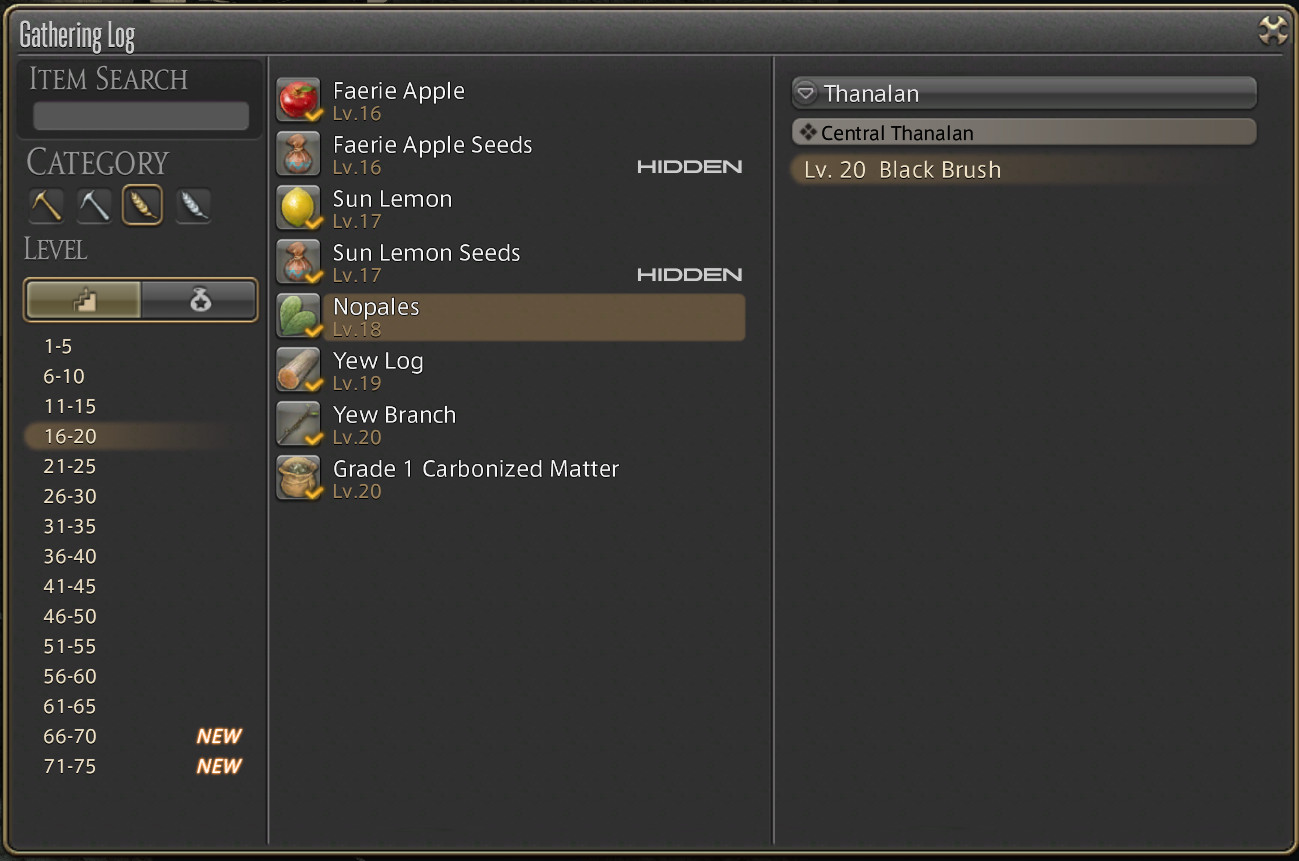Viewport: 1299px width, 861px height.
Task: Show the 1-5 level range
Action: (x=58, y=346)
